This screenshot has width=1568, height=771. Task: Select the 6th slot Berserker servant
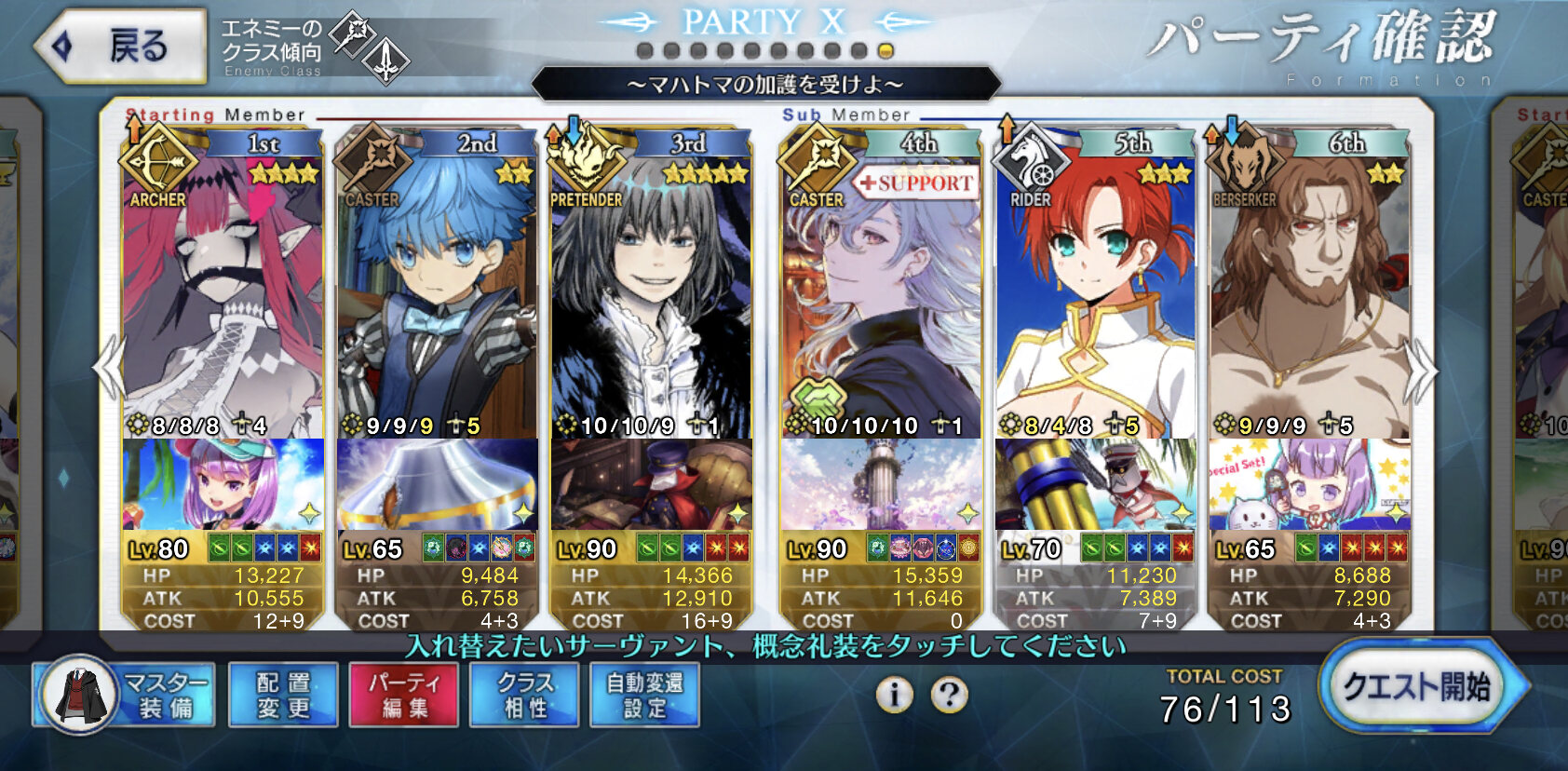point(1309,298)
